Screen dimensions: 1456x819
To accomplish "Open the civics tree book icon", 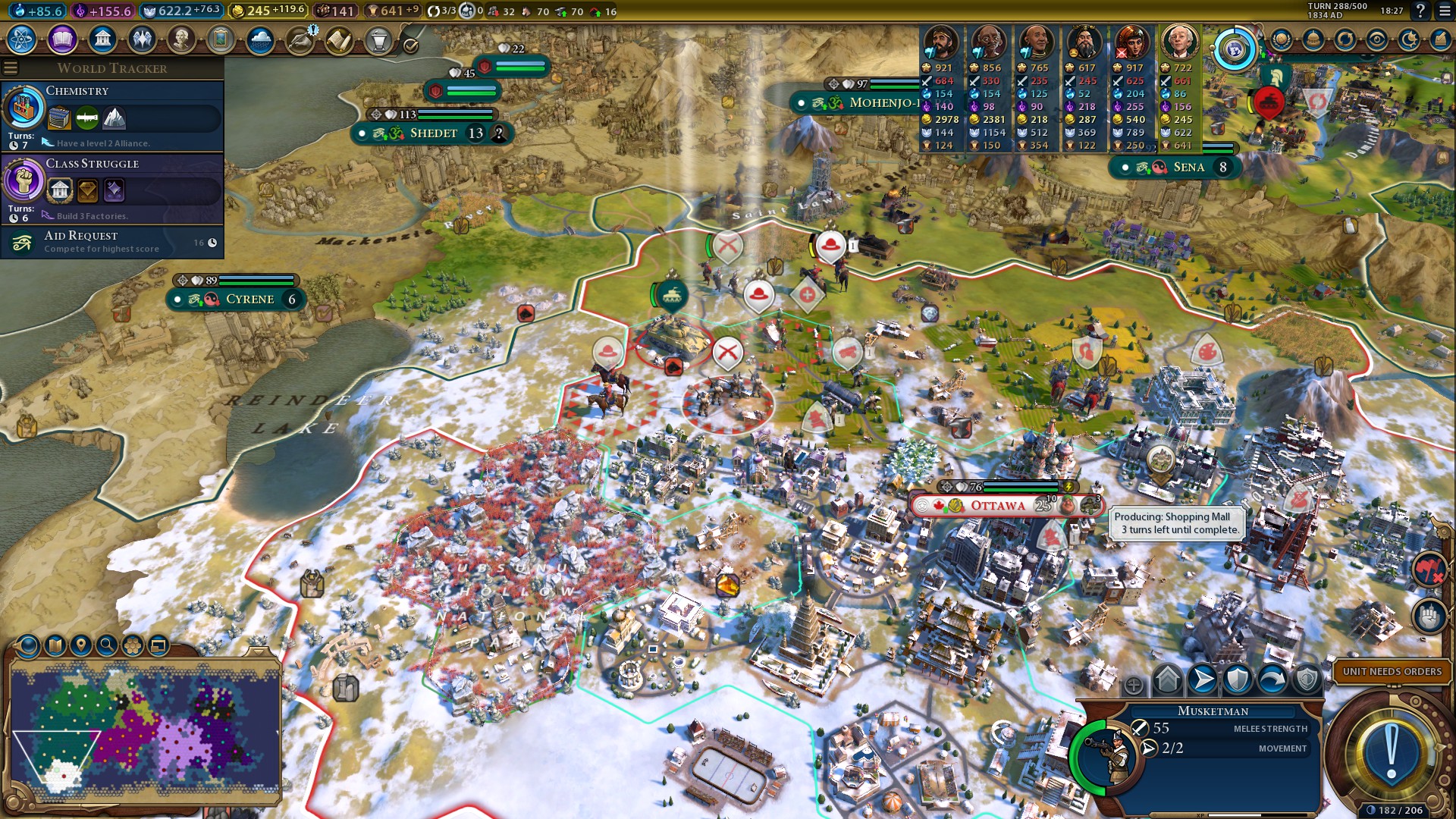I will (x=62, y=39).
